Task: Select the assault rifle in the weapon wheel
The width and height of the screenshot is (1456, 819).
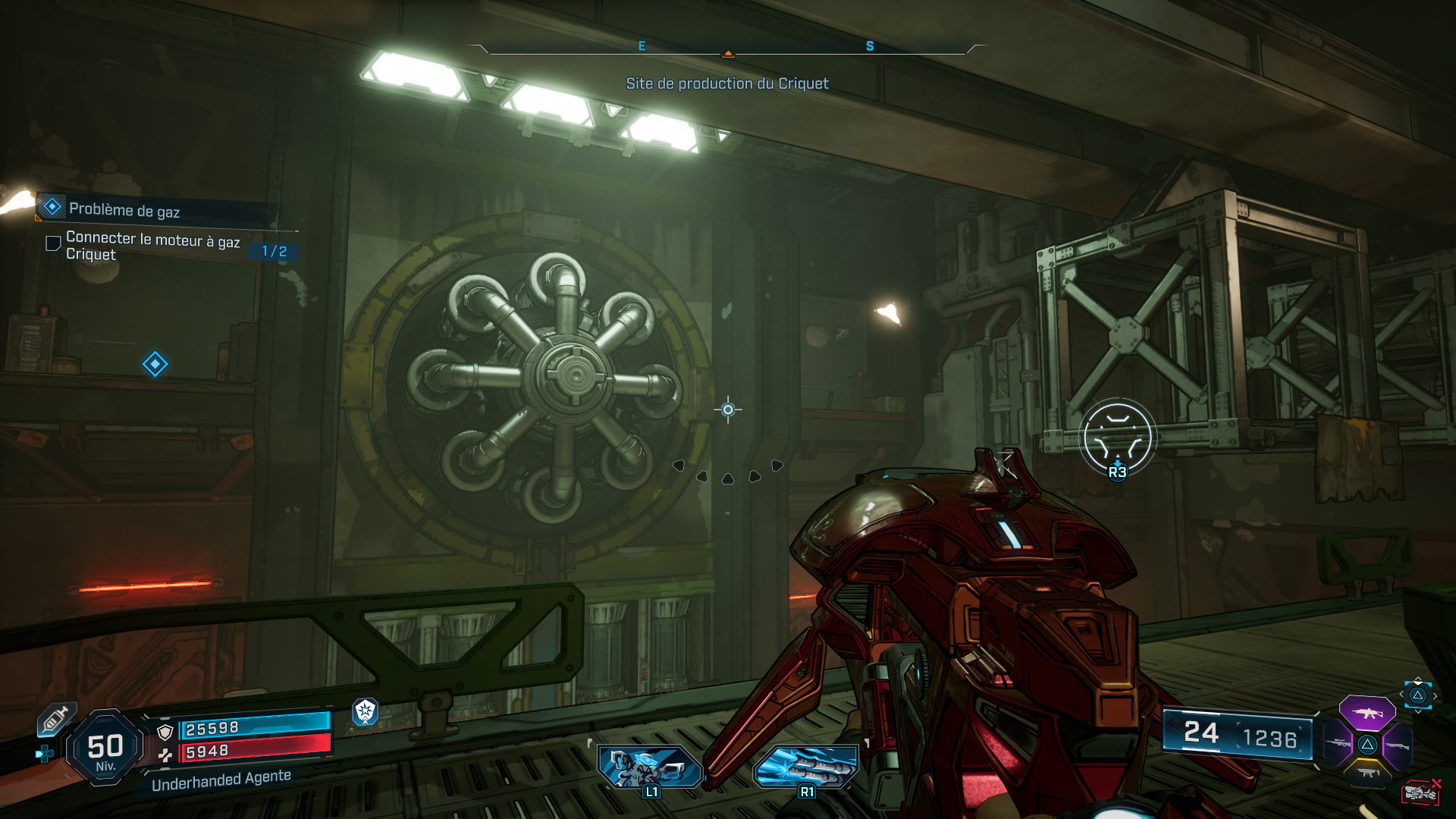Action: (1368, 714)
